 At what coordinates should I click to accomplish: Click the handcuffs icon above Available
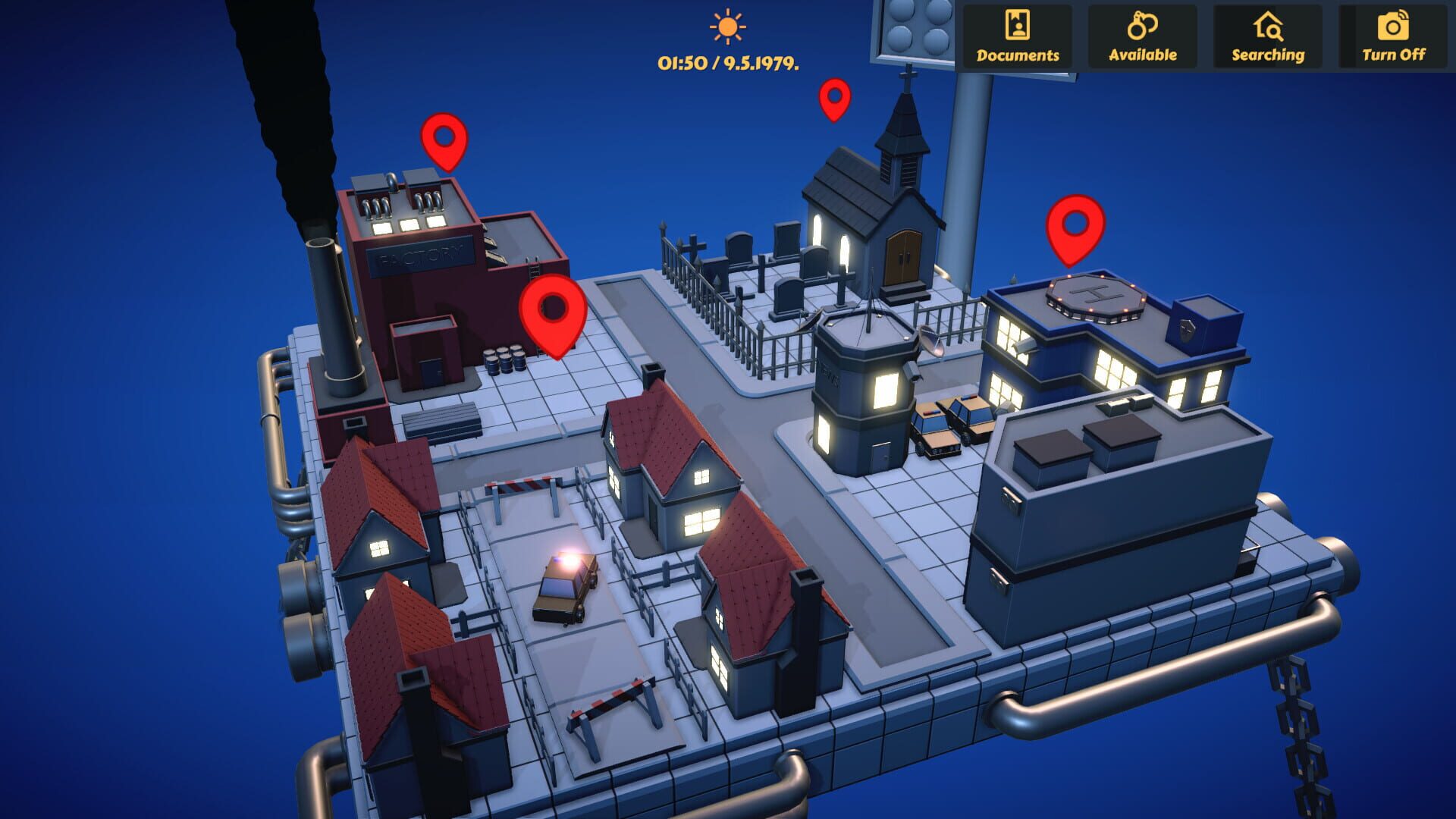tap(1142, 25)
